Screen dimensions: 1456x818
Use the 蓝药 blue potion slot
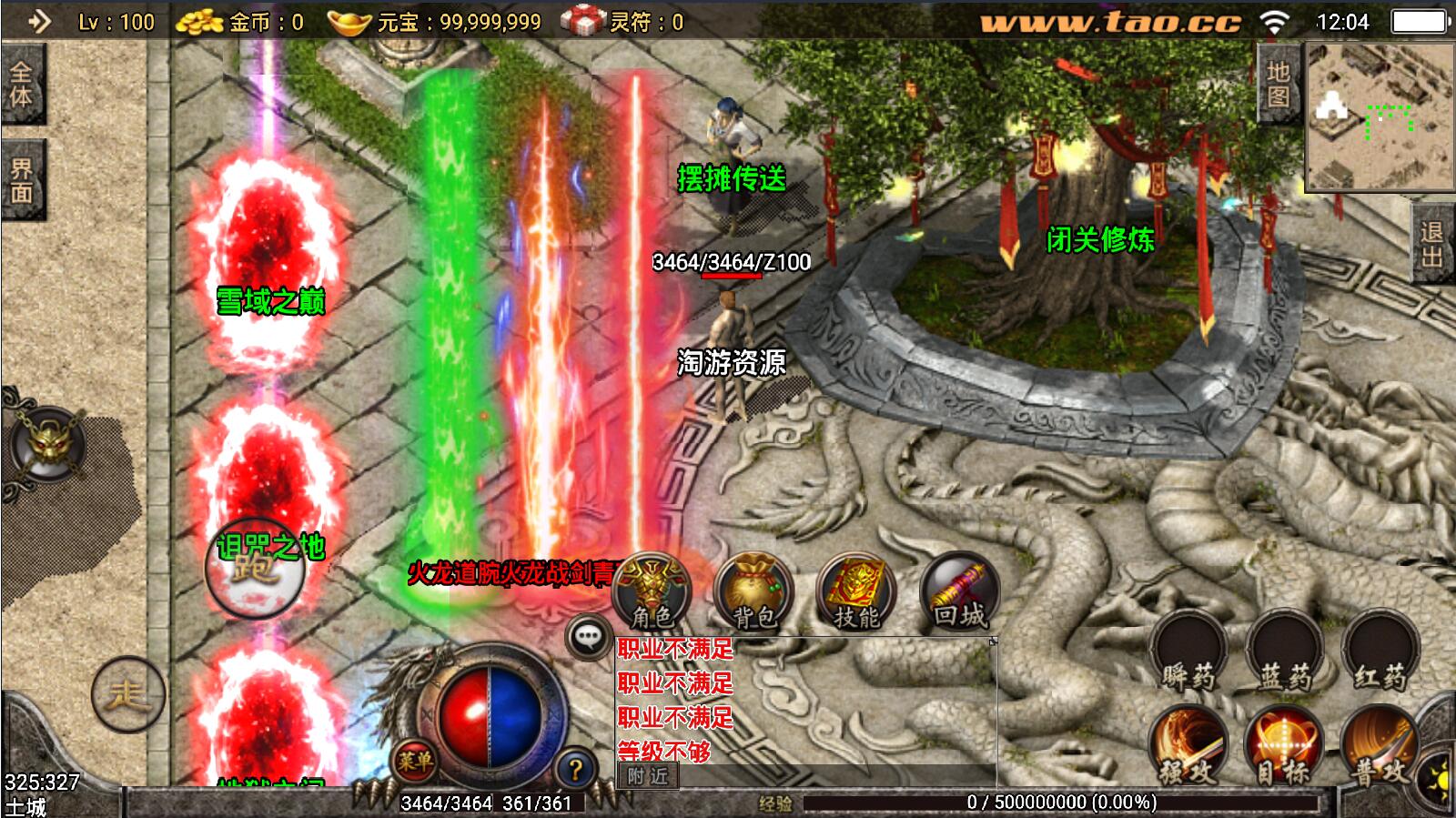tap(1284, 653)
